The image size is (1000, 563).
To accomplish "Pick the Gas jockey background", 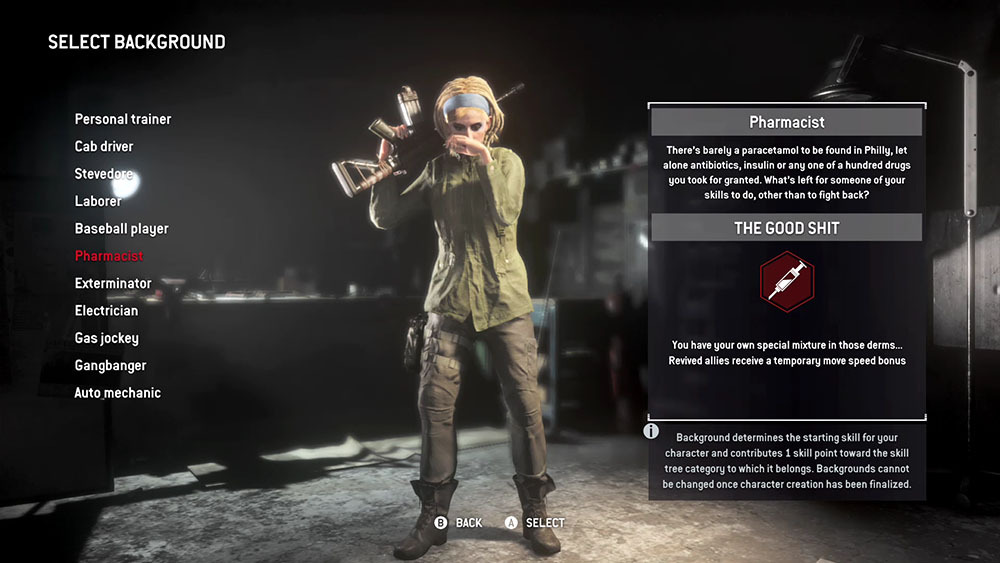I will coord(107,338).
